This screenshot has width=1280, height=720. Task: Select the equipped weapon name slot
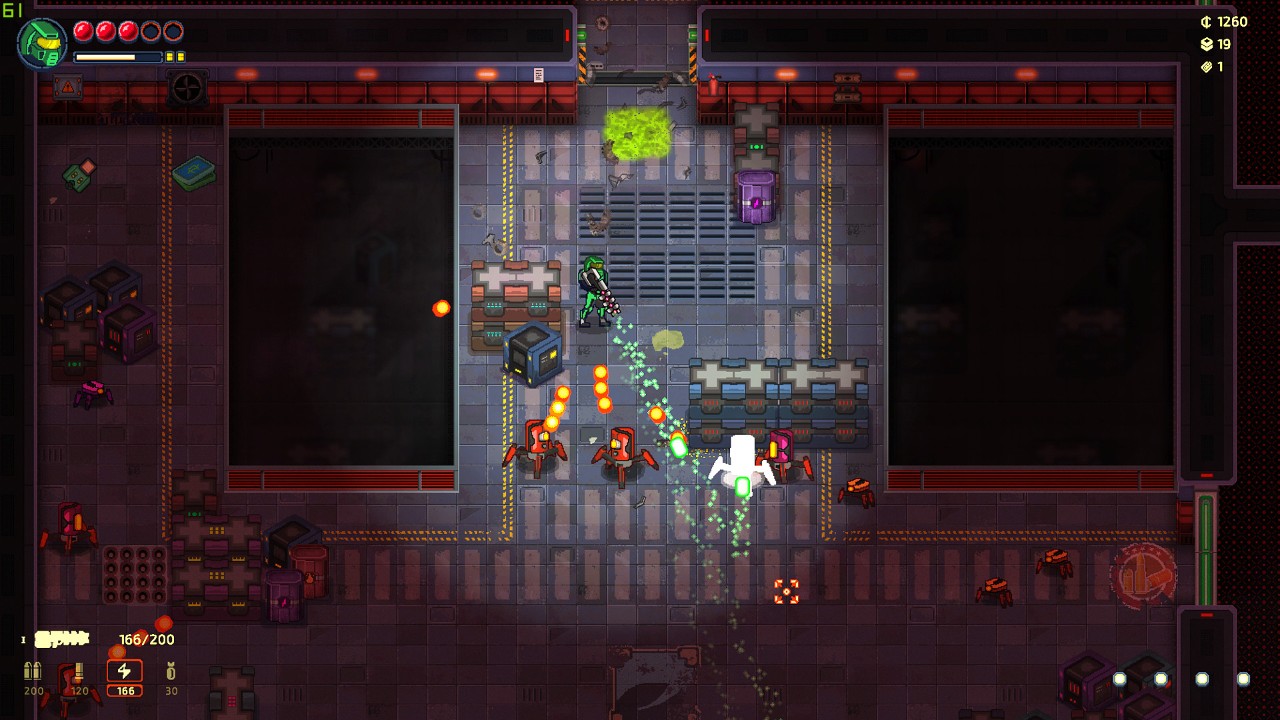[62, 639]
